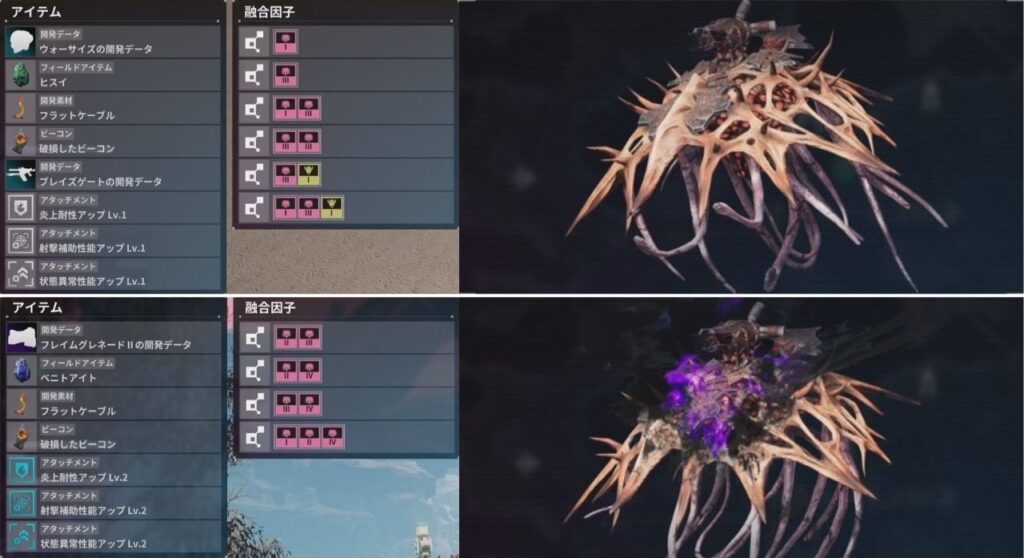Pick 炎上耐性アップ Lv.1 attachment
This screenshot has height=558, width=1024.
coord(112,208)
